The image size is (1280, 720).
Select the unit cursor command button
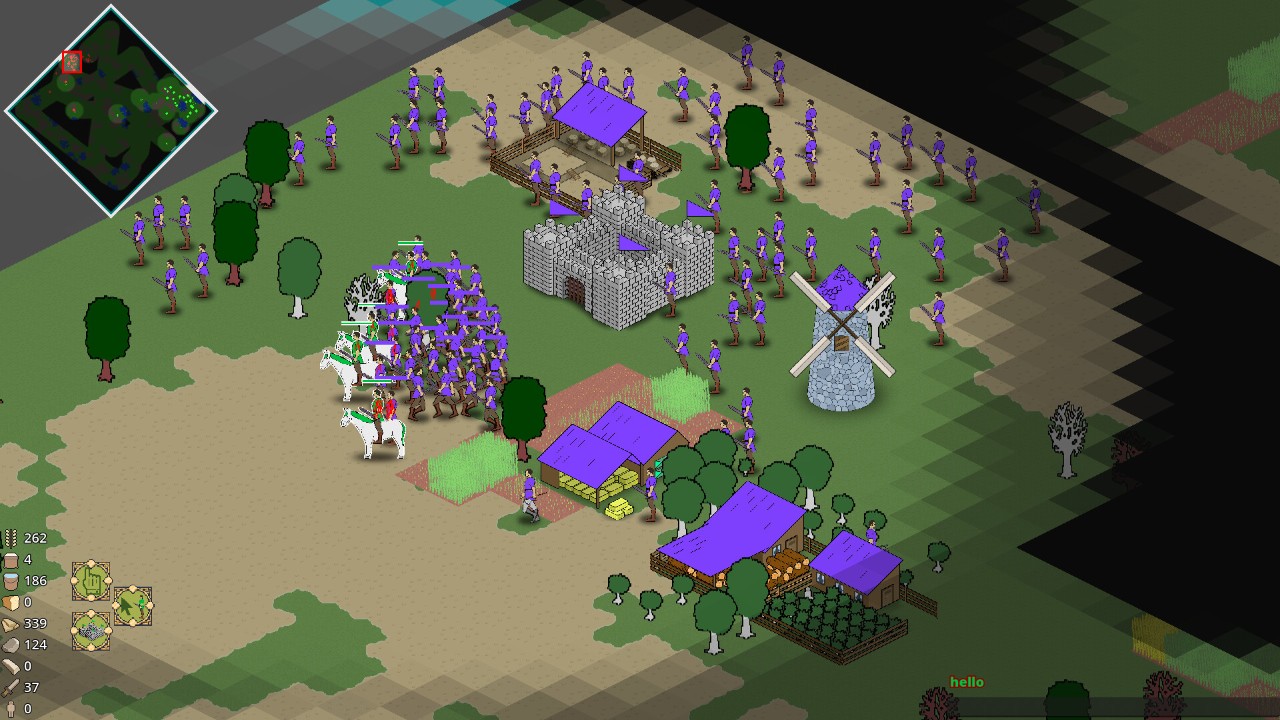click(x=132, y=605)
